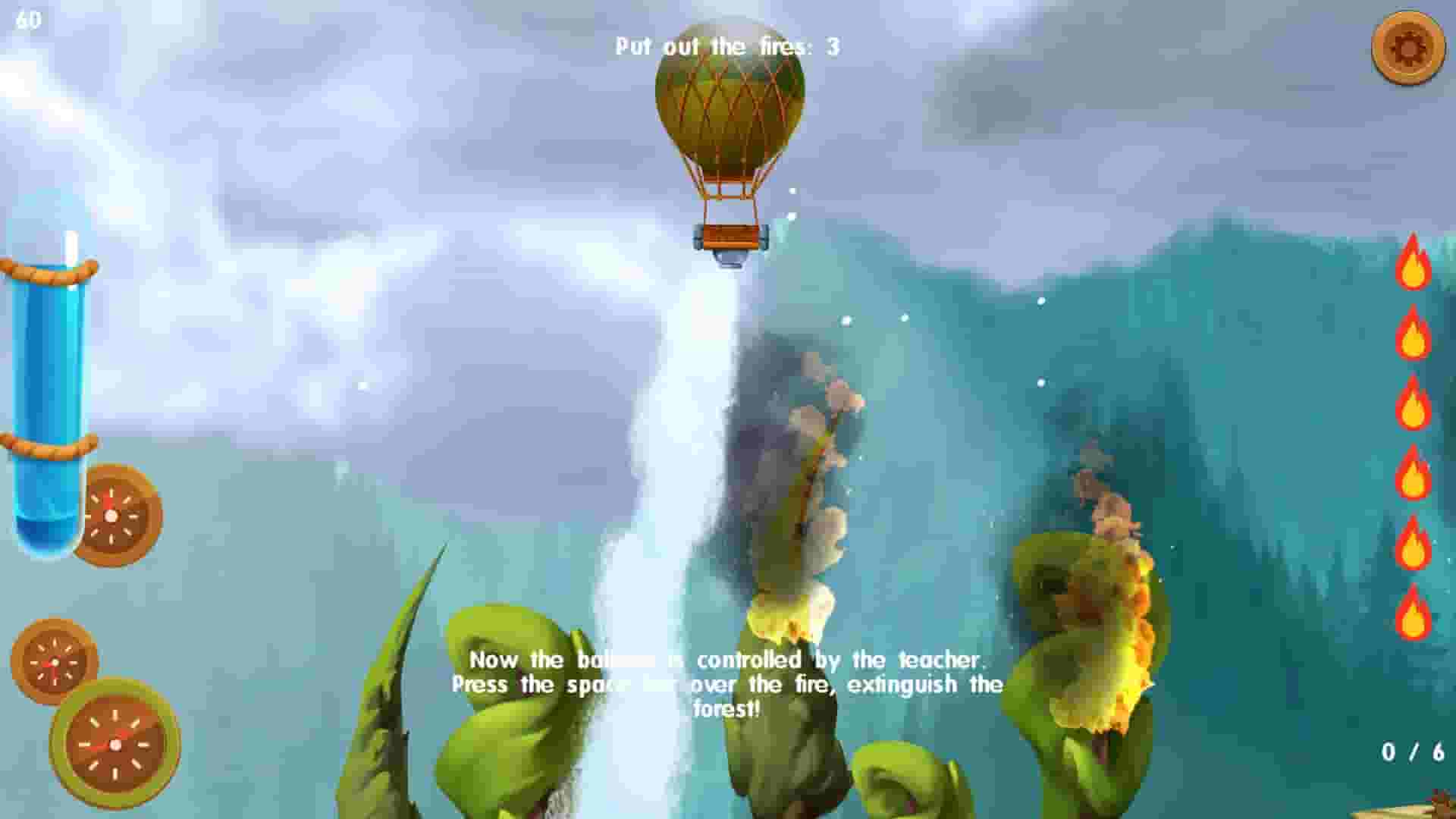
Task: Click the small compass dial beside the water gauge
Action: point(110,513)
